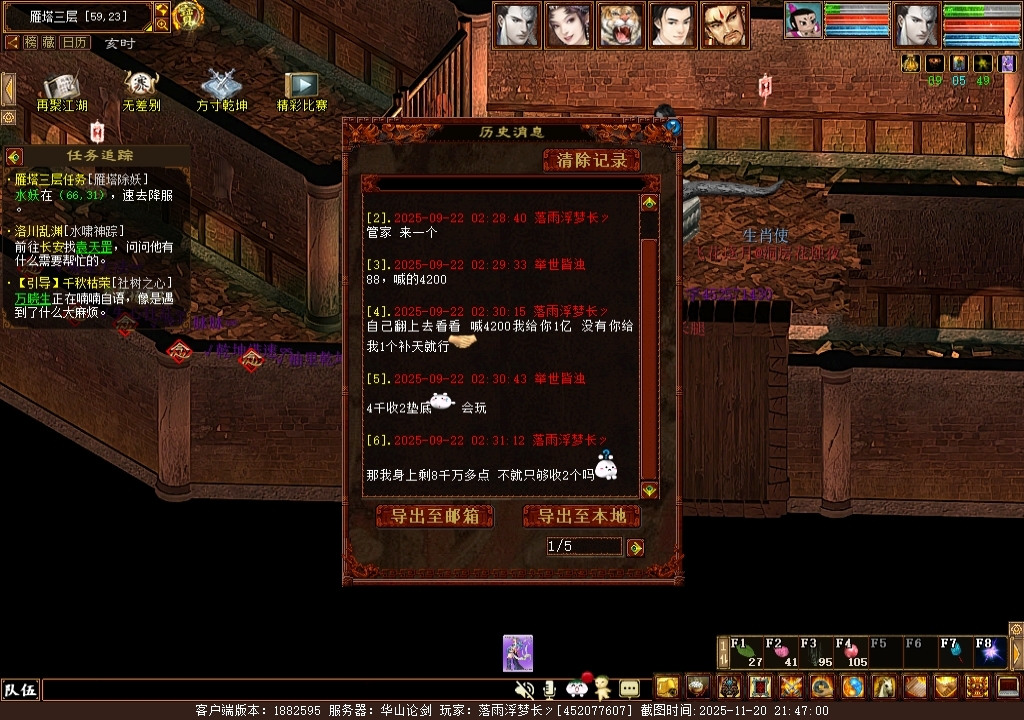Screen dimensions: 1024x720
Task: Open the horse mount menu icon
Action: click(x=884, y=687)
